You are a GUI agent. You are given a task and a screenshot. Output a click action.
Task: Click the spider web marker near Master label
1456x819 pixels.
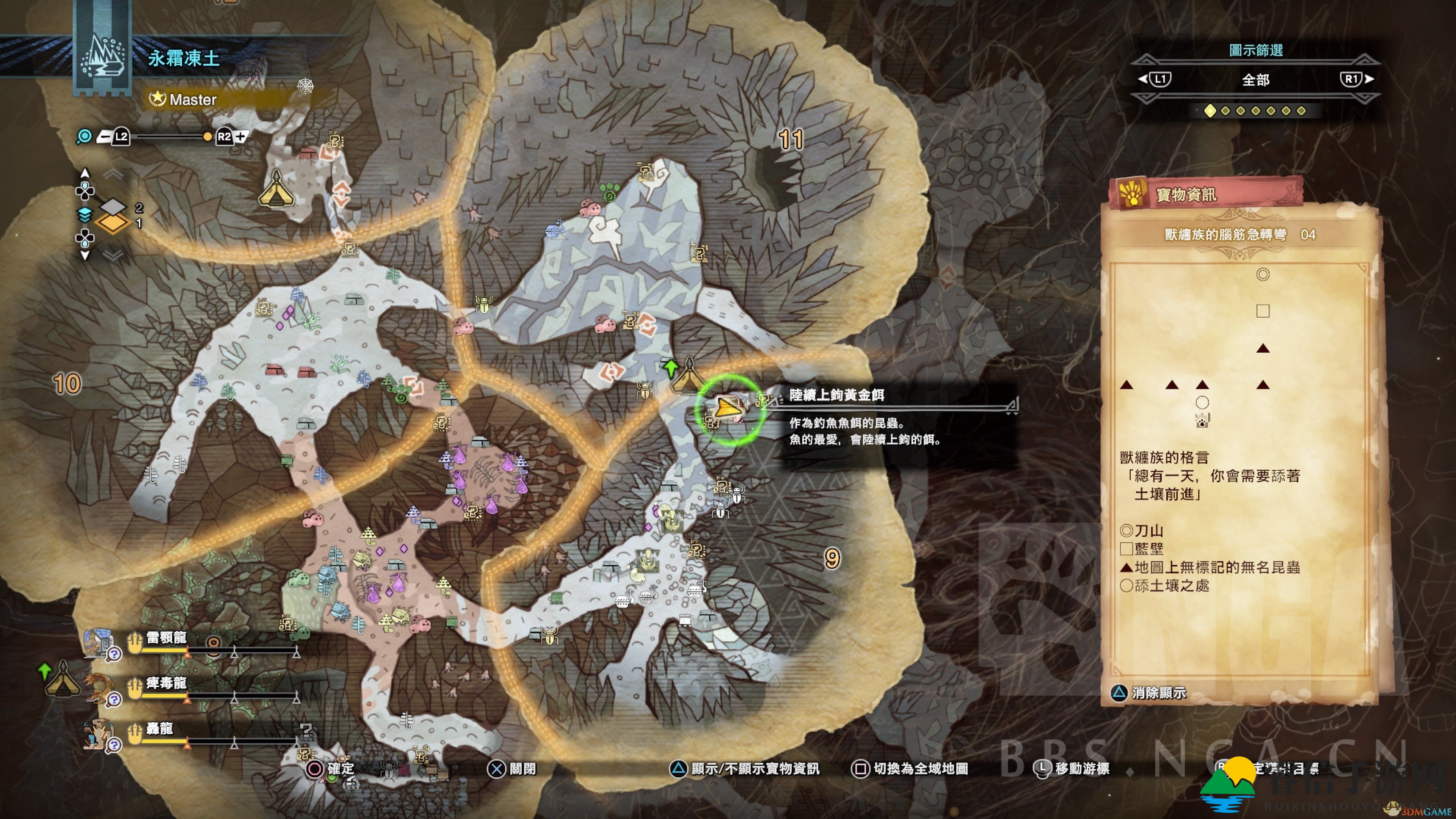click(305, 86)
